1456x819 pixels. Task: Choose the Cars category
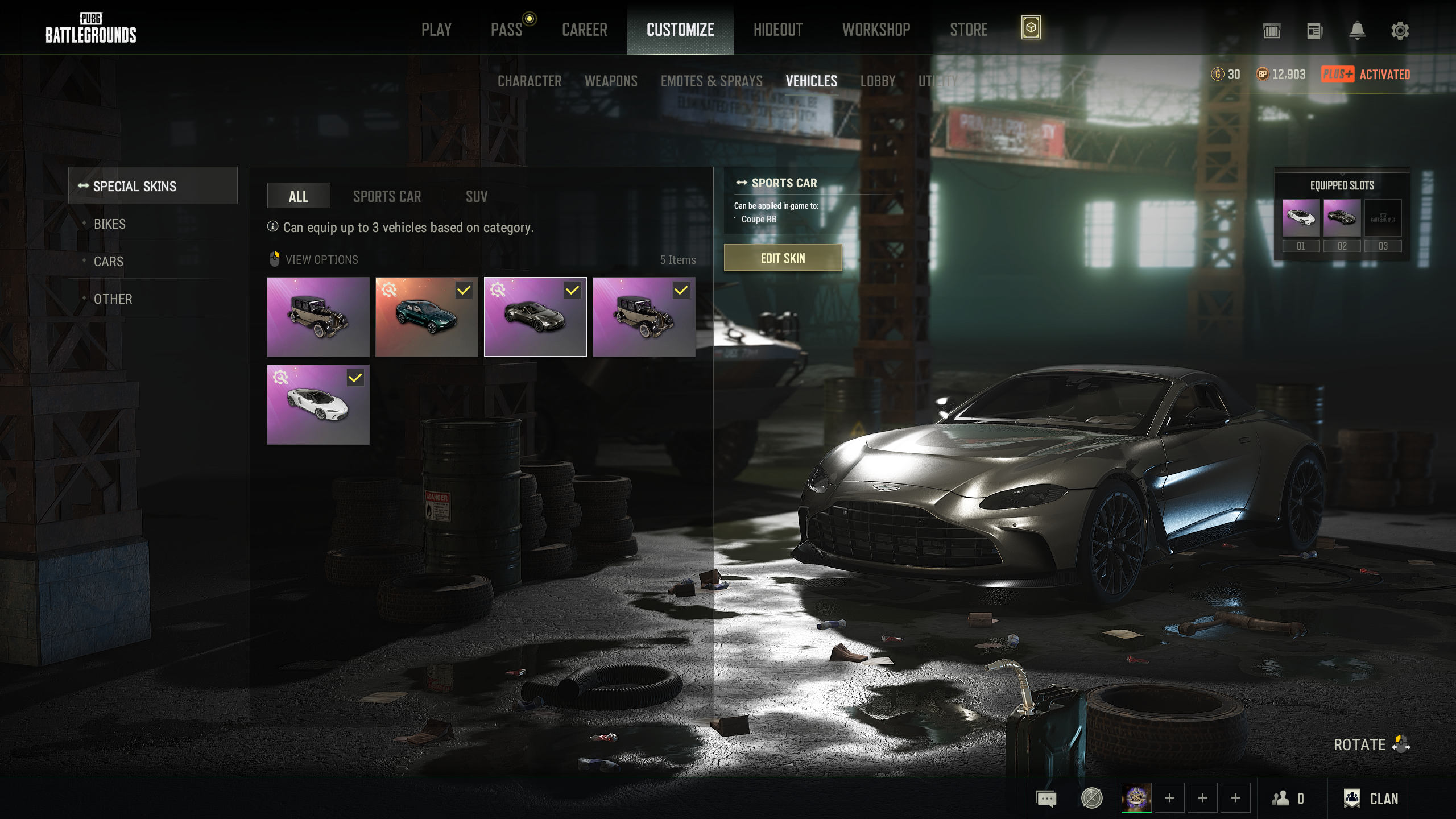[x=109, y=262]
